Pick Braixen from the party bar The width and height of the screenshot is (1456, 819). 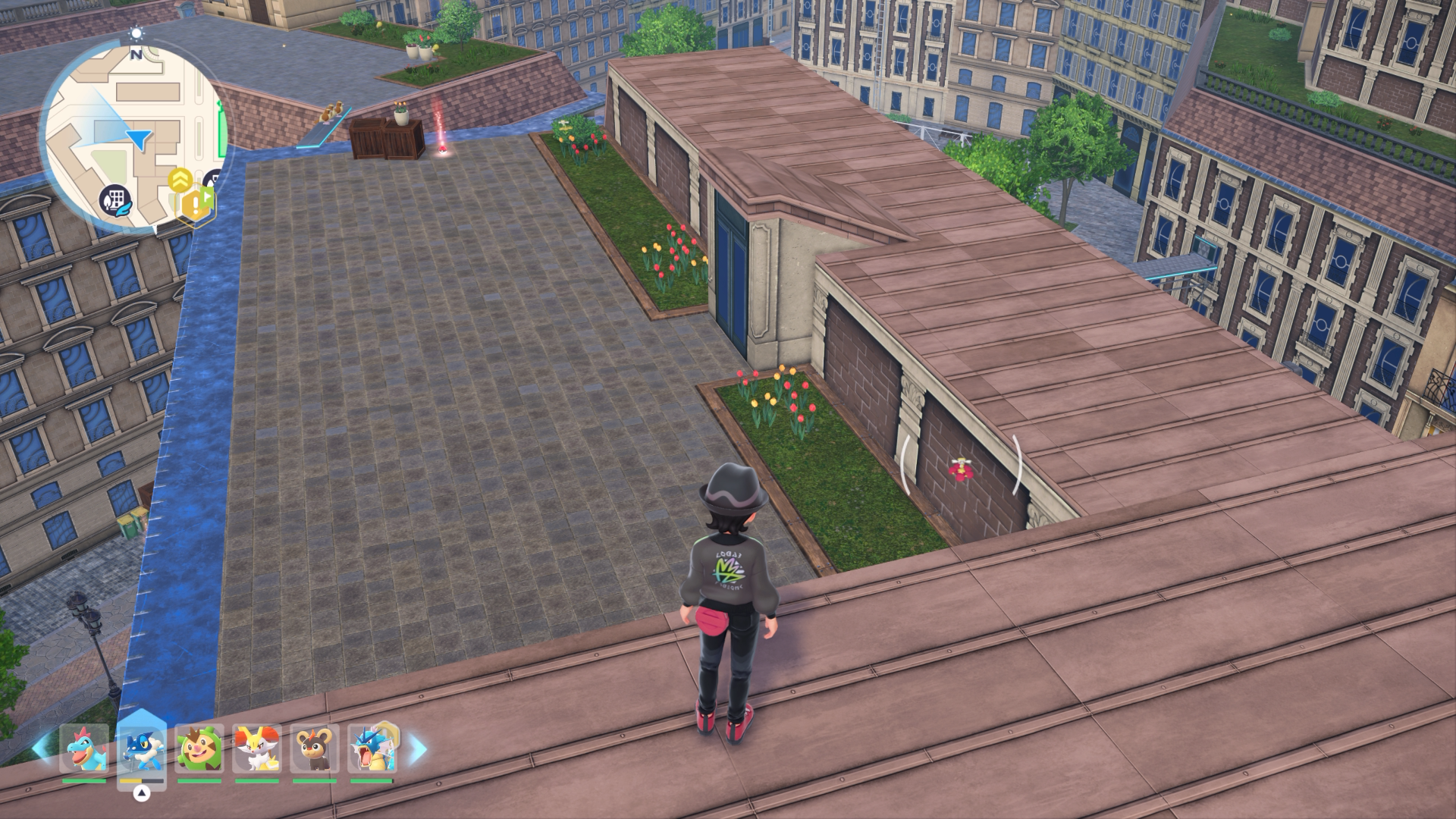point(257,748)
